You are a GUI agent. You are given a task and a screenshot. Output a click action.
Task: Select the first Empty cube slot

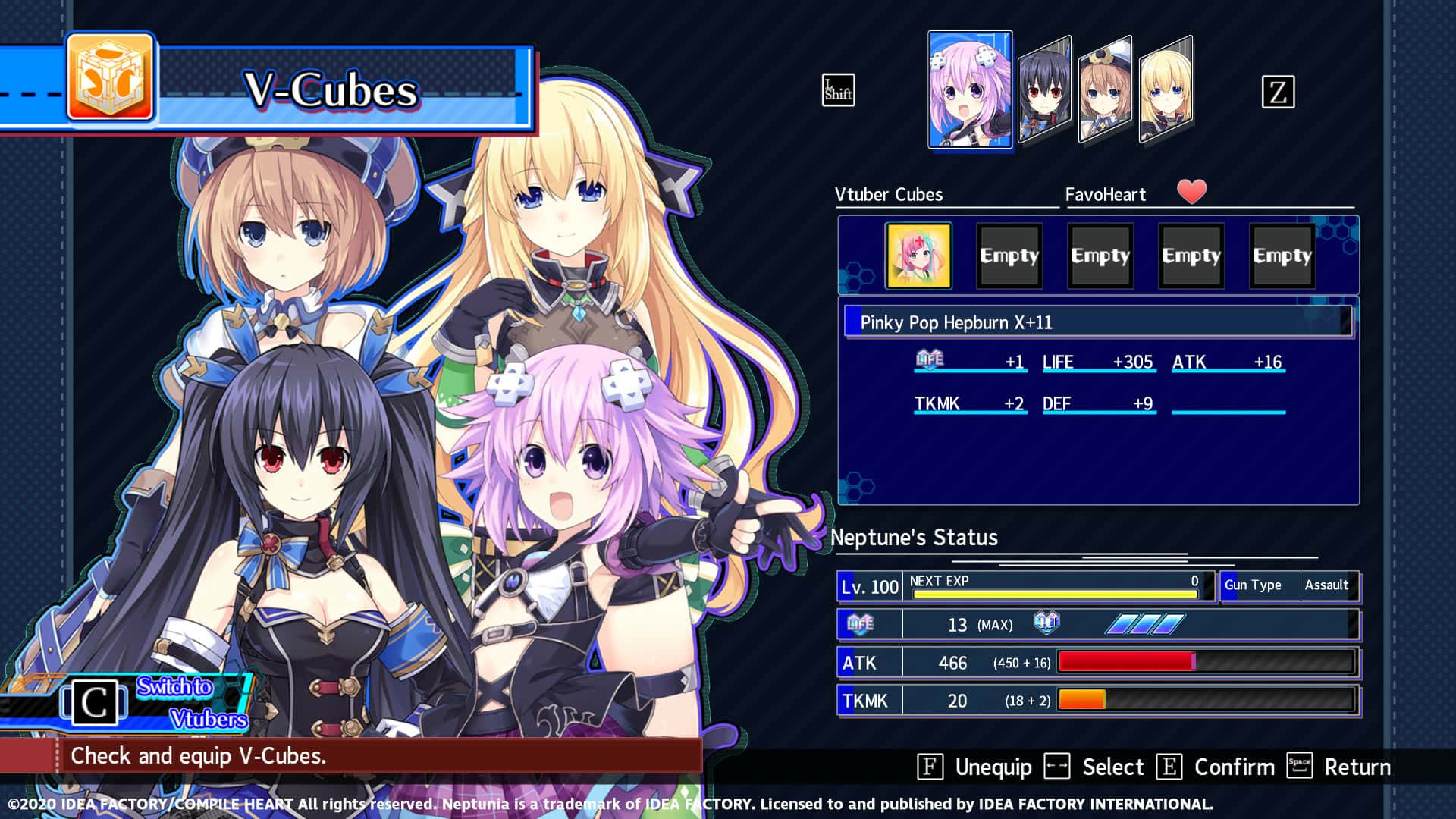pyautogui.click(x=1008, y=256)
